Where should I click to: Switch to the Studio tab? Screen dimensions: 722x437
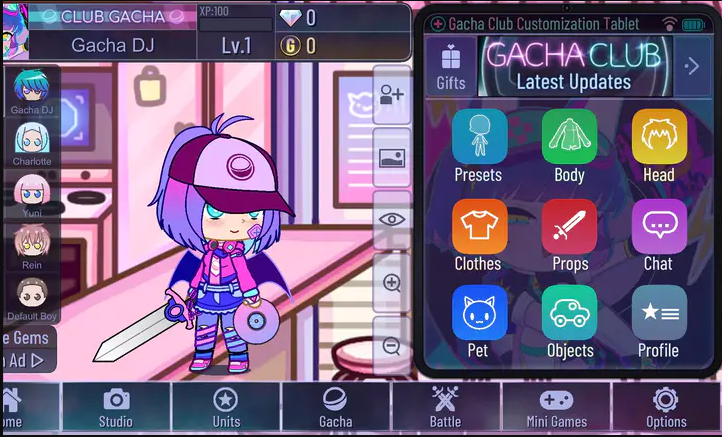[116, 407]
